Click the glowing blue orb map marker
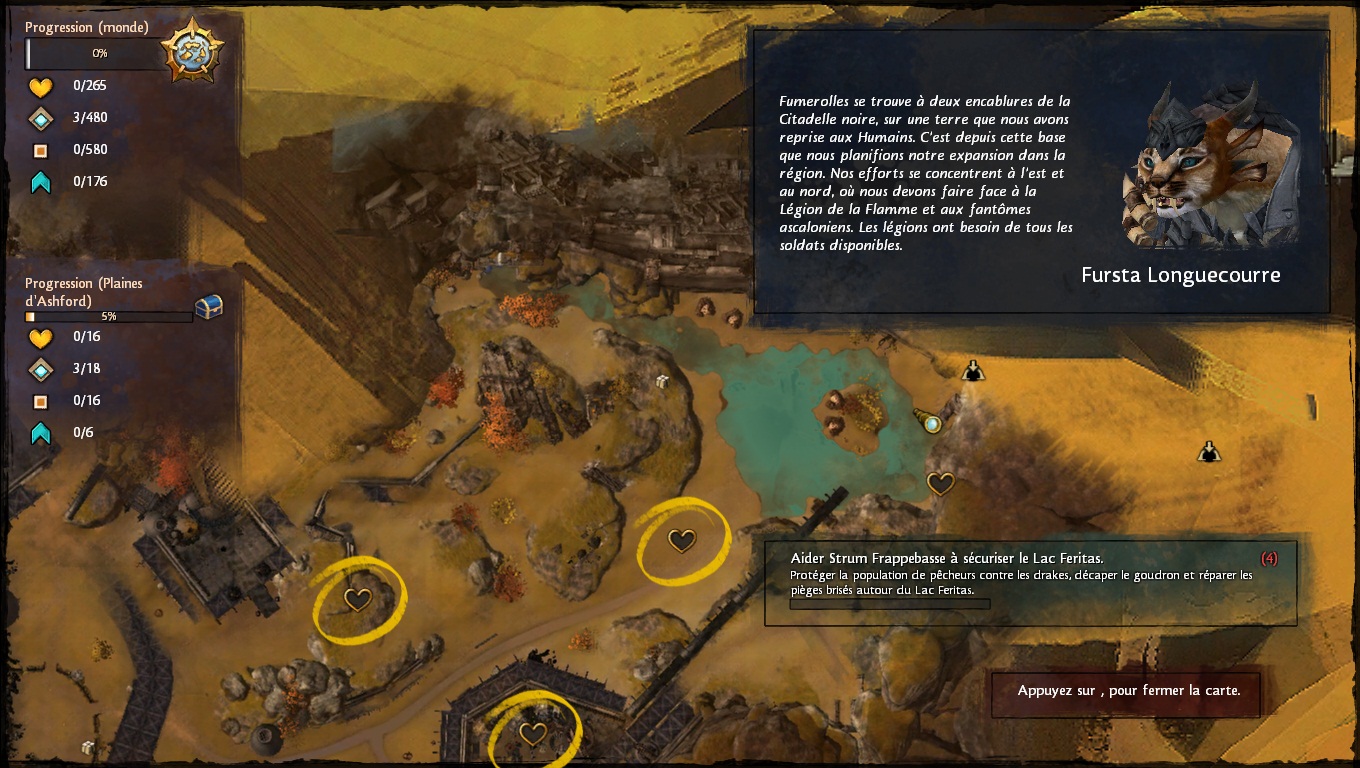1360x768 pixels. pyautogui.click(x=932, y=424)
